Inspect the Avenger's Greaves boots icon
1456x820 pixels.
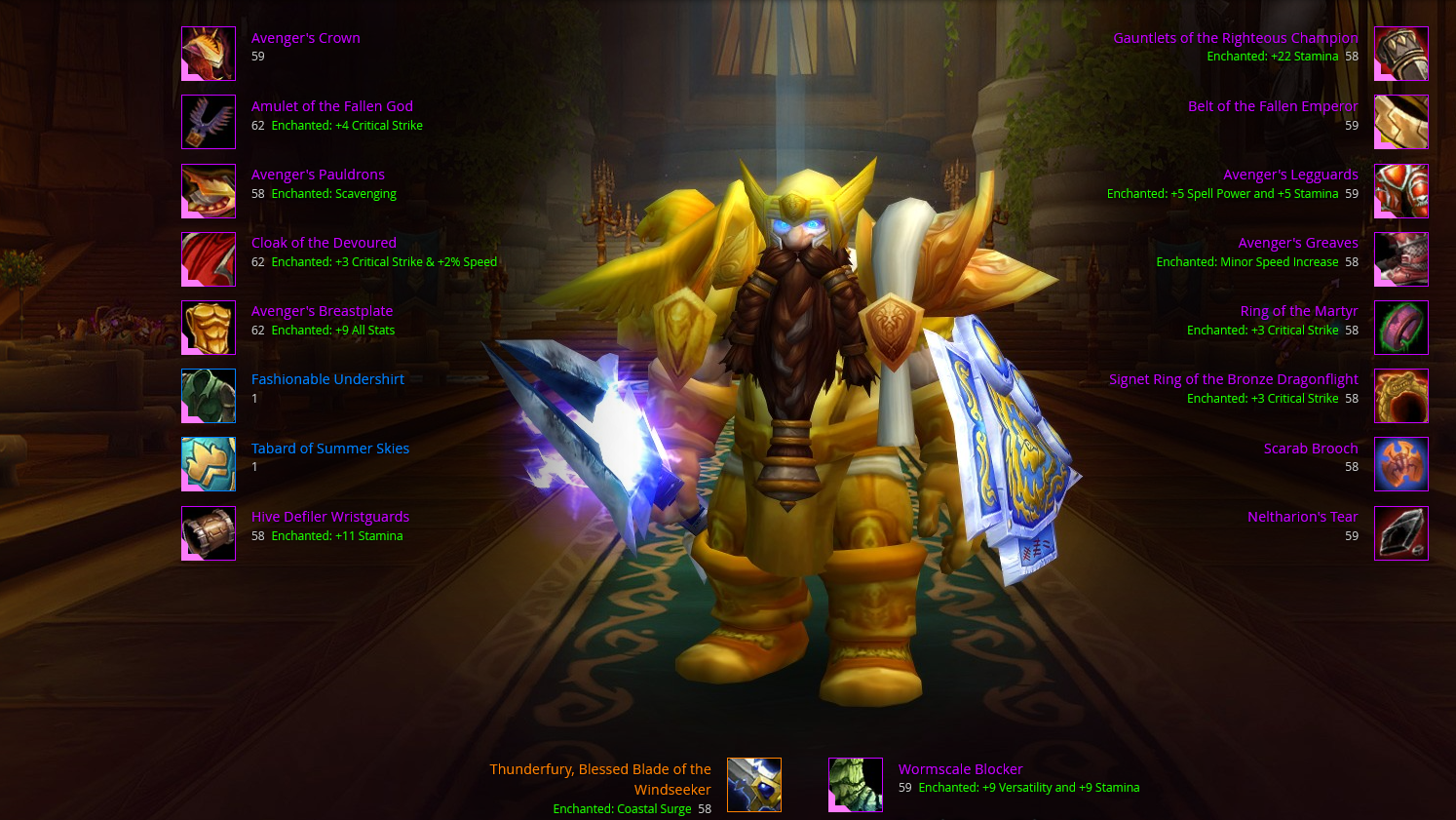tap(1400, 258)
